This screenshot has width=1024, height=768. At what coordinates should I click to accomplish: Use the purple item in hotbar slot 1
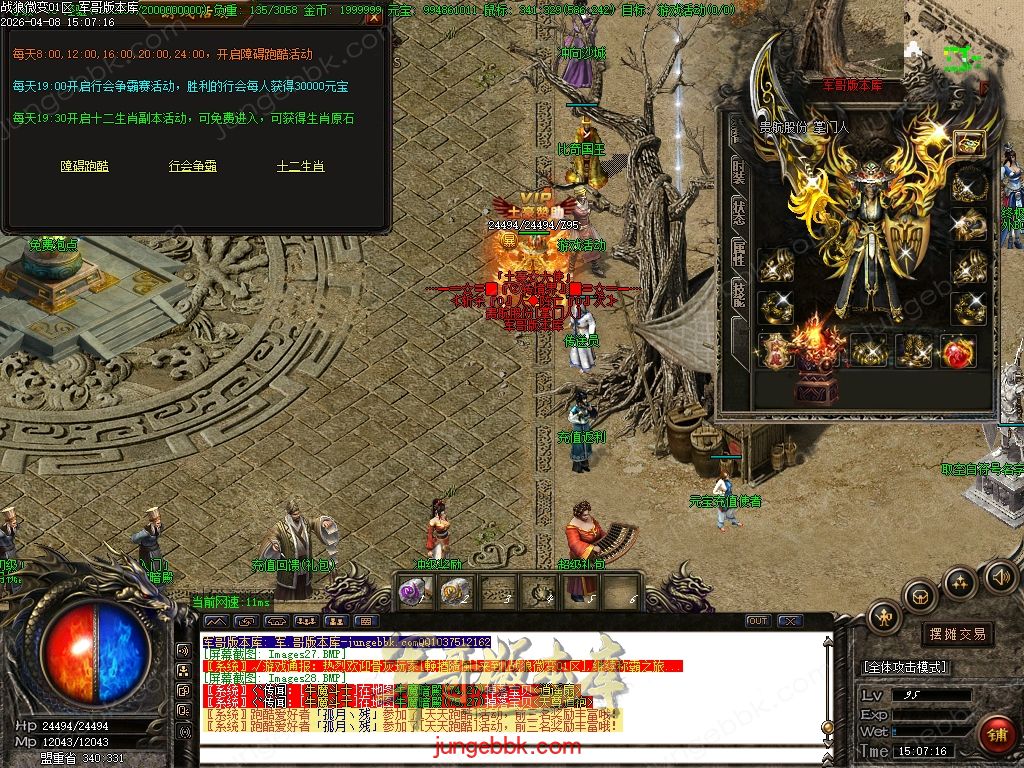click(x=413, y=591)
